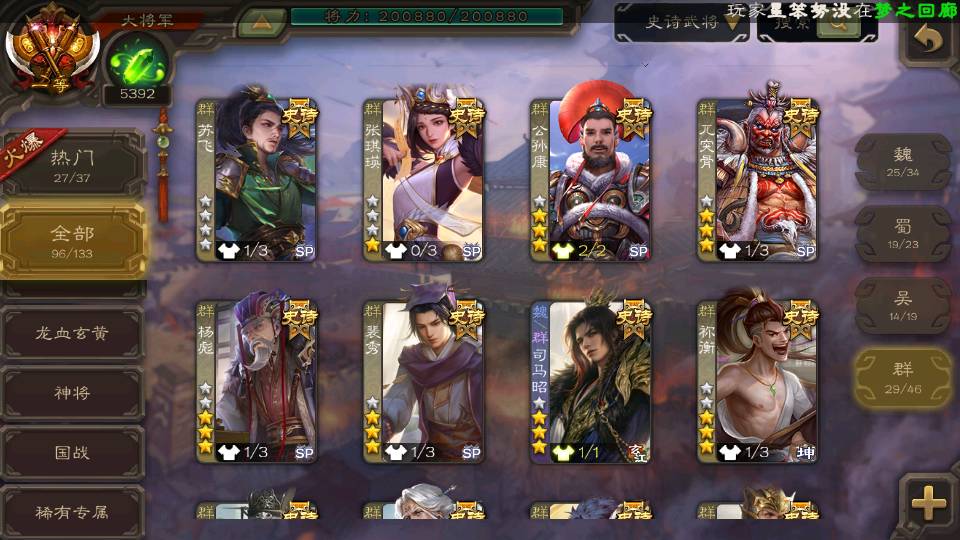
Task: Pick the 公孙康 red-hat general card
Action: click(590, 180)
